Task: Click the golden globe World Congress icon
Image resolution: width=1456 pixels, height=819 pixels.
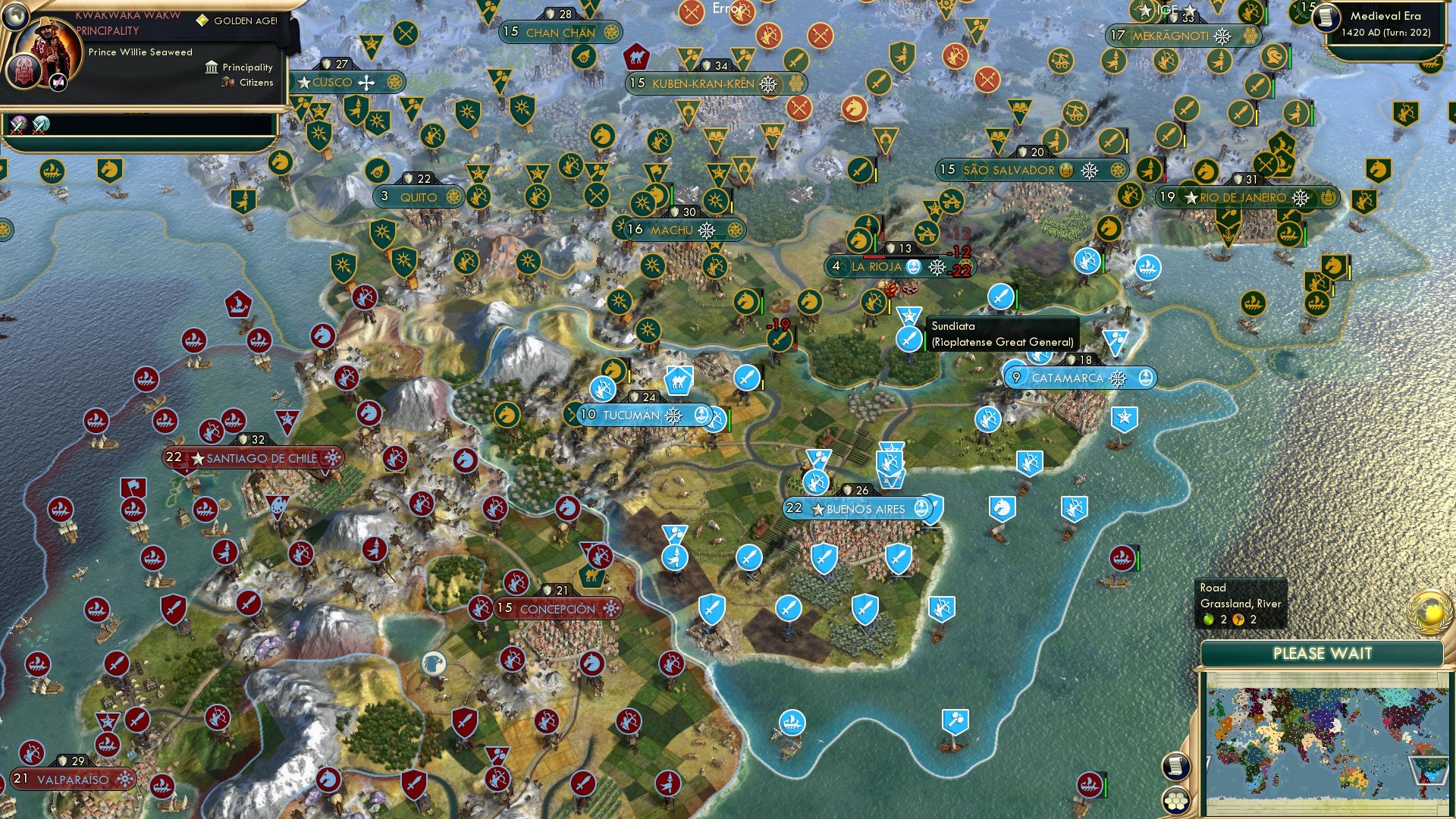Action: [x=1429, y=613]
